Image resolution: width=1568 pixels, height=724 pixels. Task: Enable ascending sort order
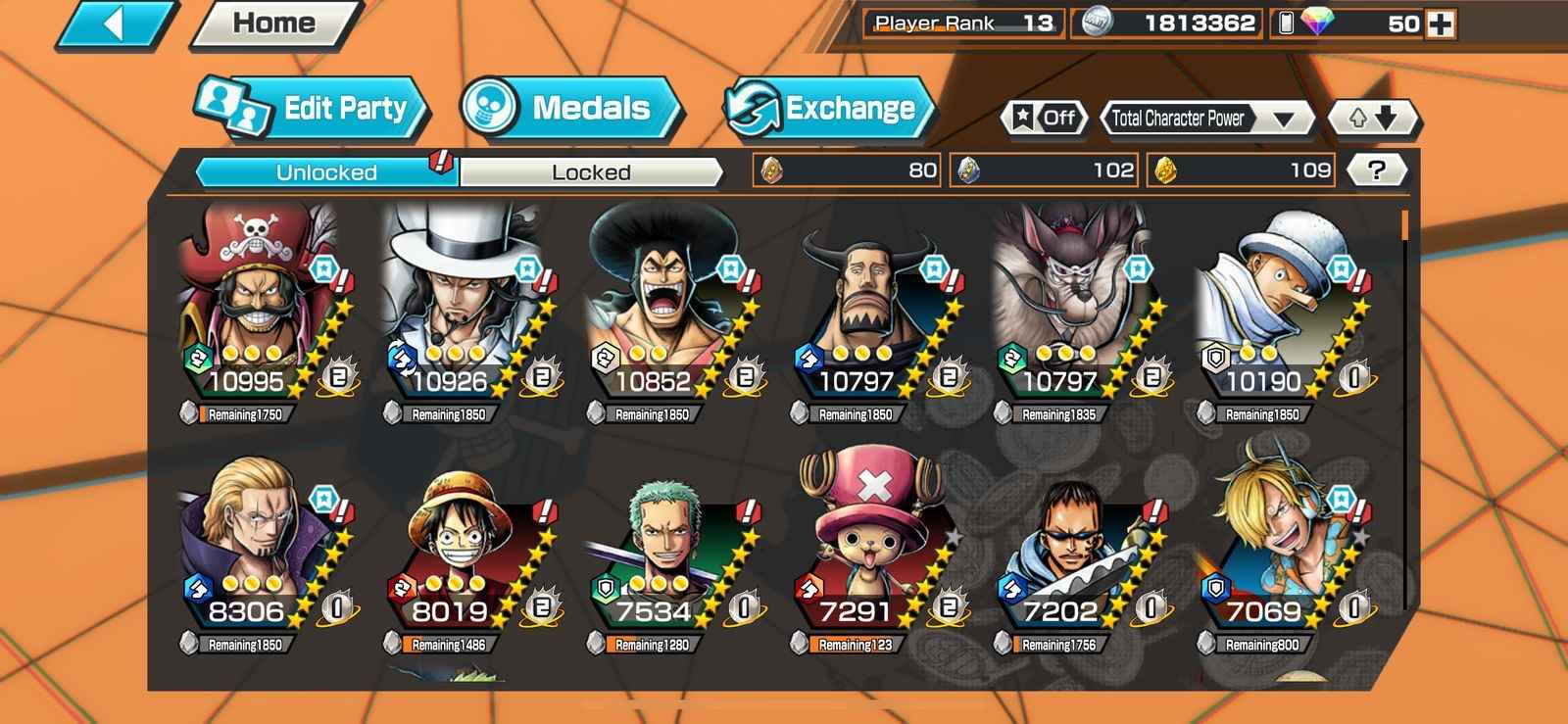pos(1356,120)
